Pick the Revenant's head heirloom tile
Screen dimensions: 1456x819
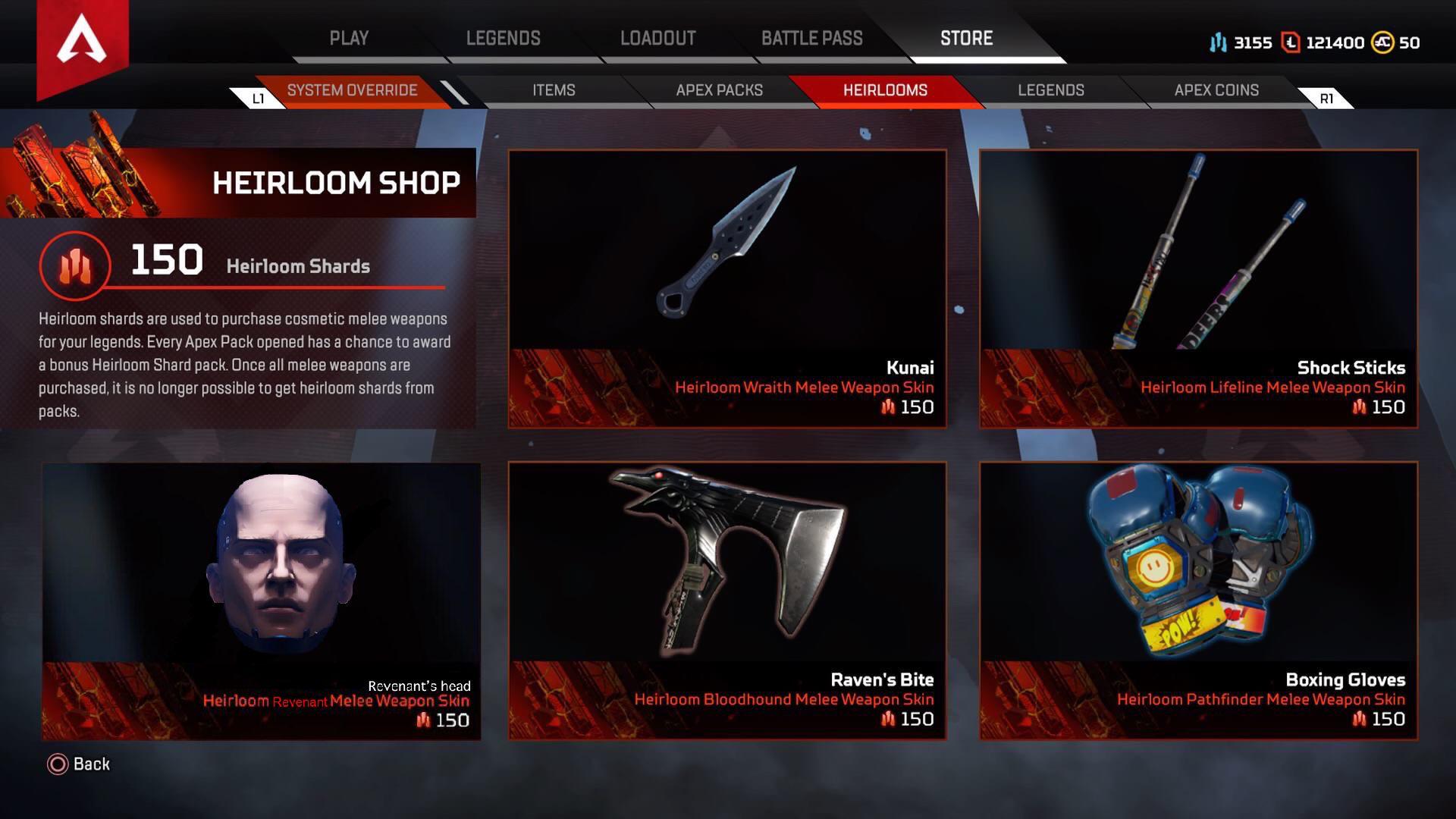click(261, 601)
